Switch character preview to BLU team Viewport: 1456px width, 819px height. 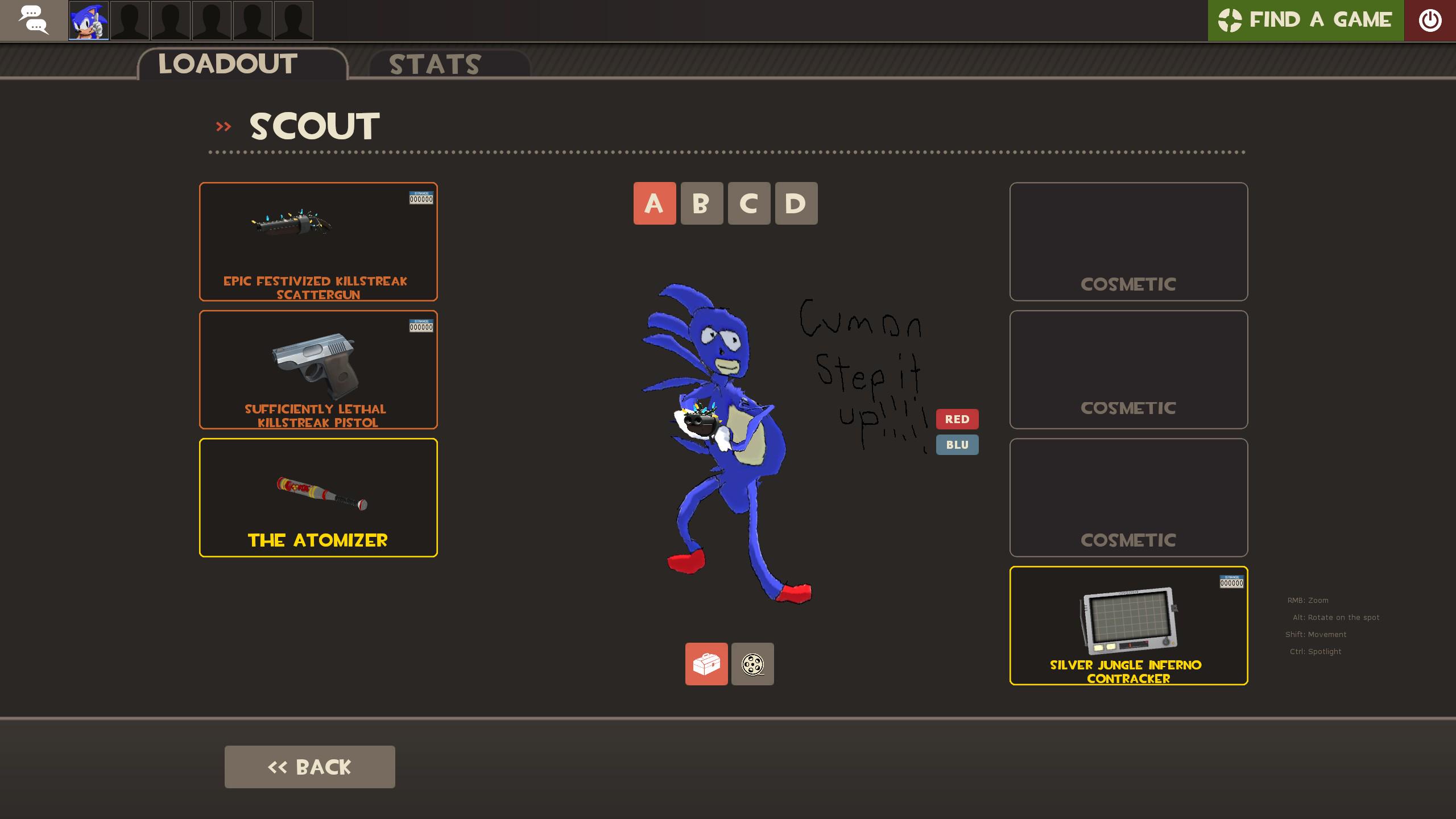pyautogui.click(x=957, y=445)
